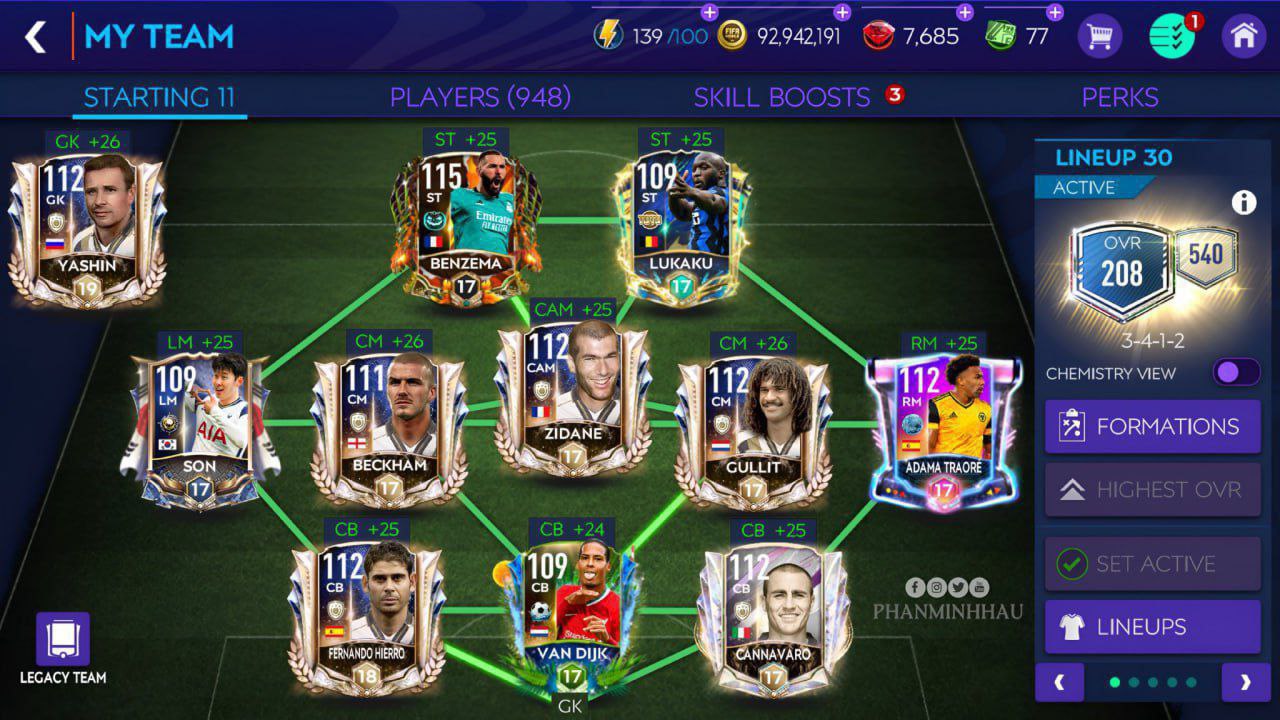Go to the next lineup arrow
Viewport: 1280px width, 720px height.
(1245, 683)
